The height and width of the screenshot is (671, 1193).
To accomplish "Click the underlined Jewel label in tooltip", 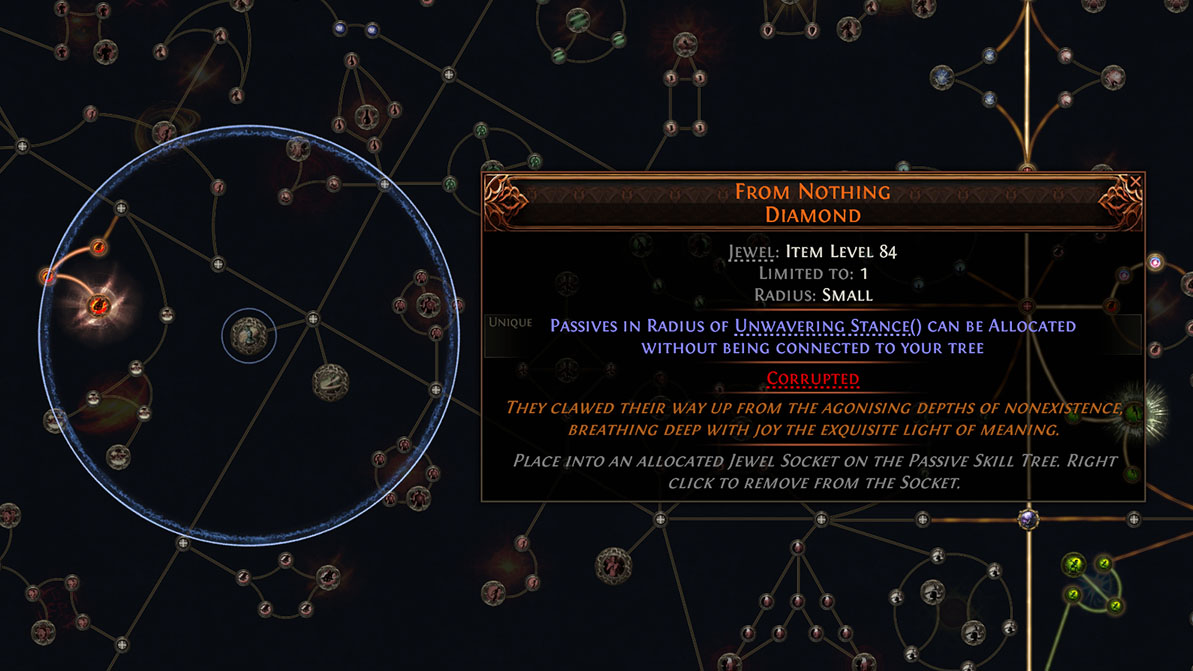I will point(753,252).
